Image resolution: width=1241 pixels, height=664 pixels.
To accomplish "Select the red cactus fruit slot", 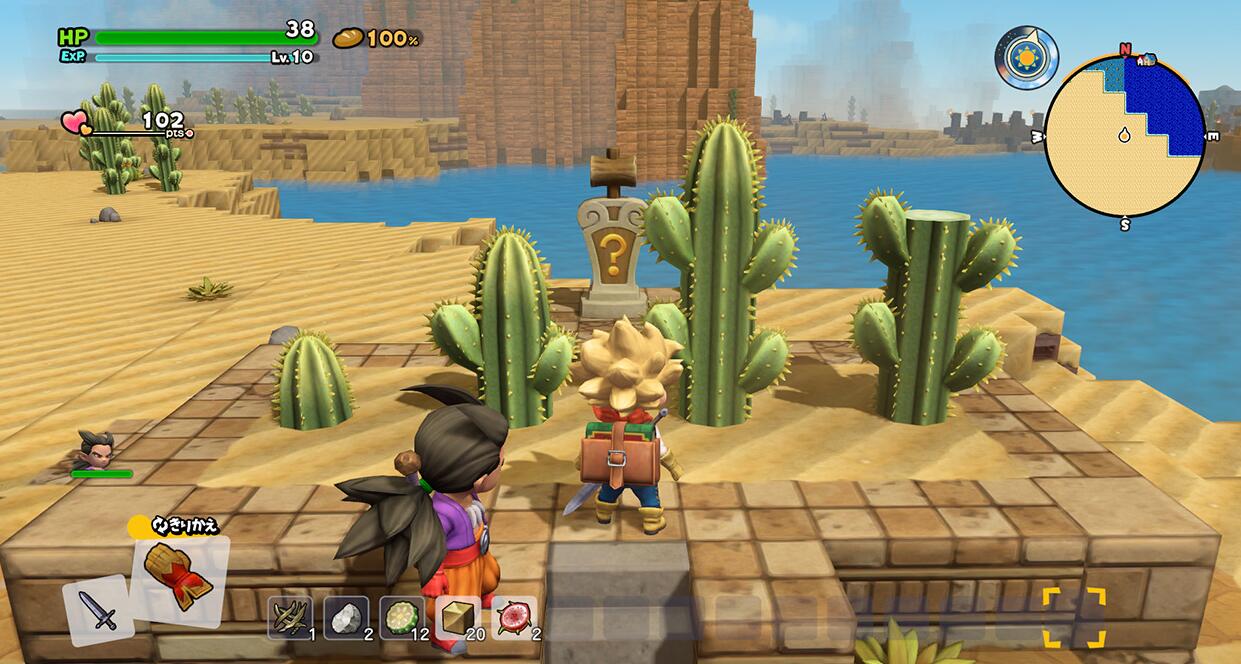I will click(516, 617).
